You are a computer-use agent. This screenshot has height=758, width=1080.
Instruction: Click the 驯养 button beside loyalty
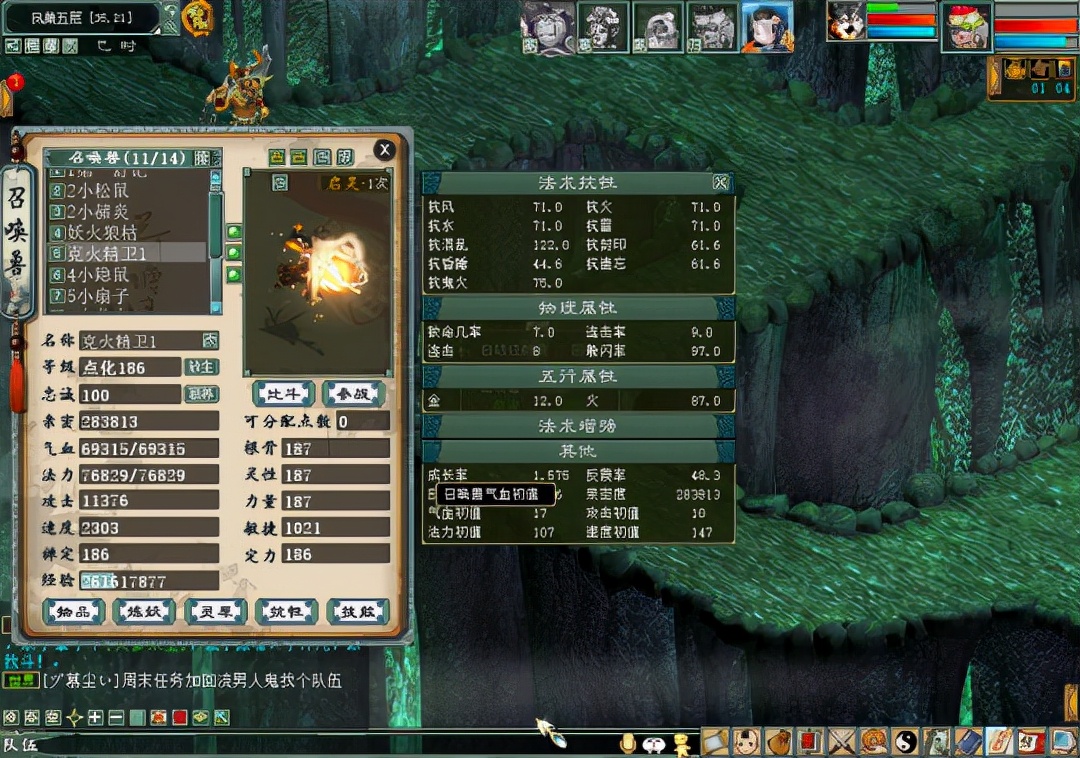(202, 394)
